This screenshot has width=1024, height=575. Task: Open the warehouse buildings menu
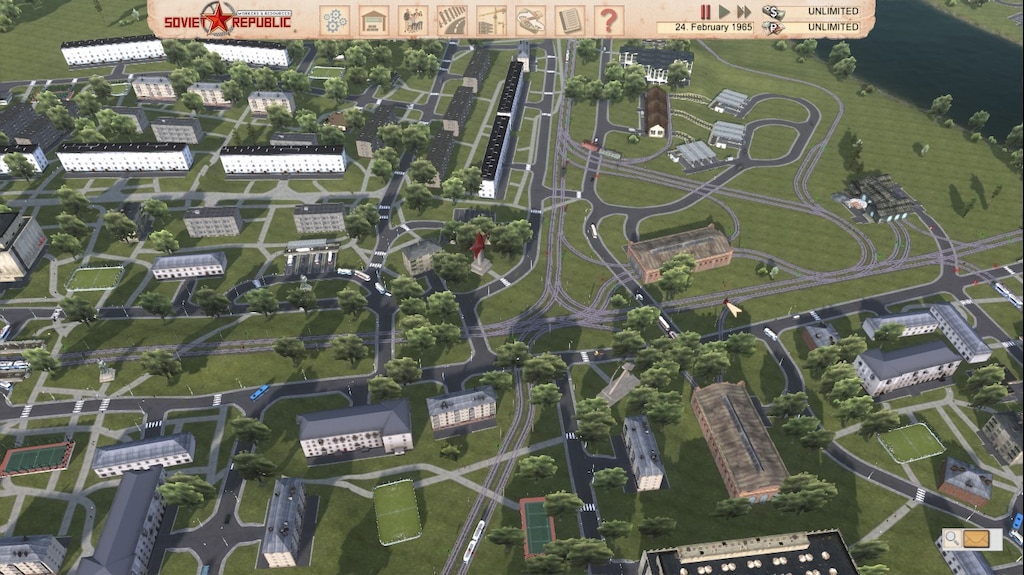point(373,20)
